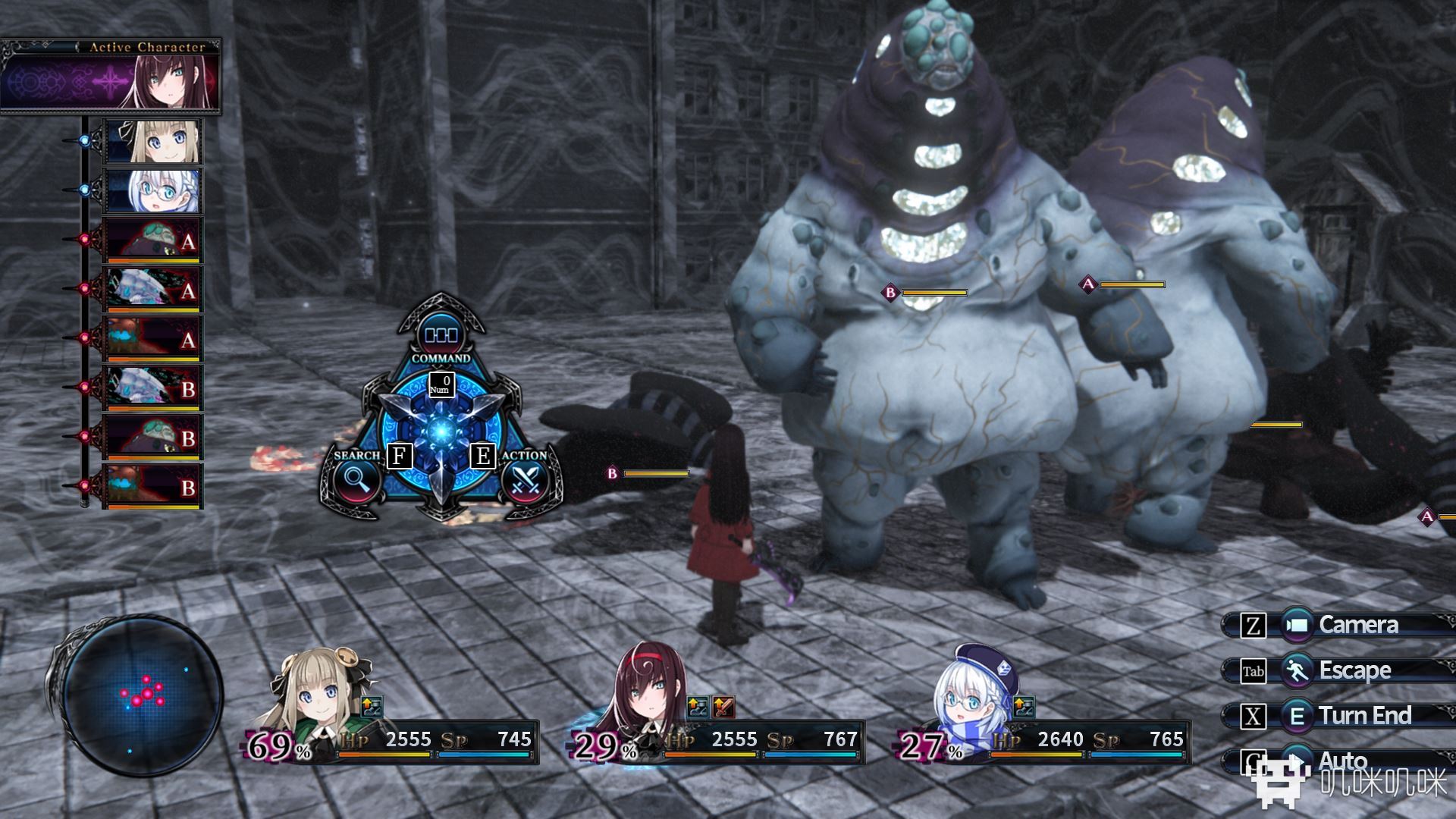Select the blonde girl turn-order portrait

coord(152,141)
